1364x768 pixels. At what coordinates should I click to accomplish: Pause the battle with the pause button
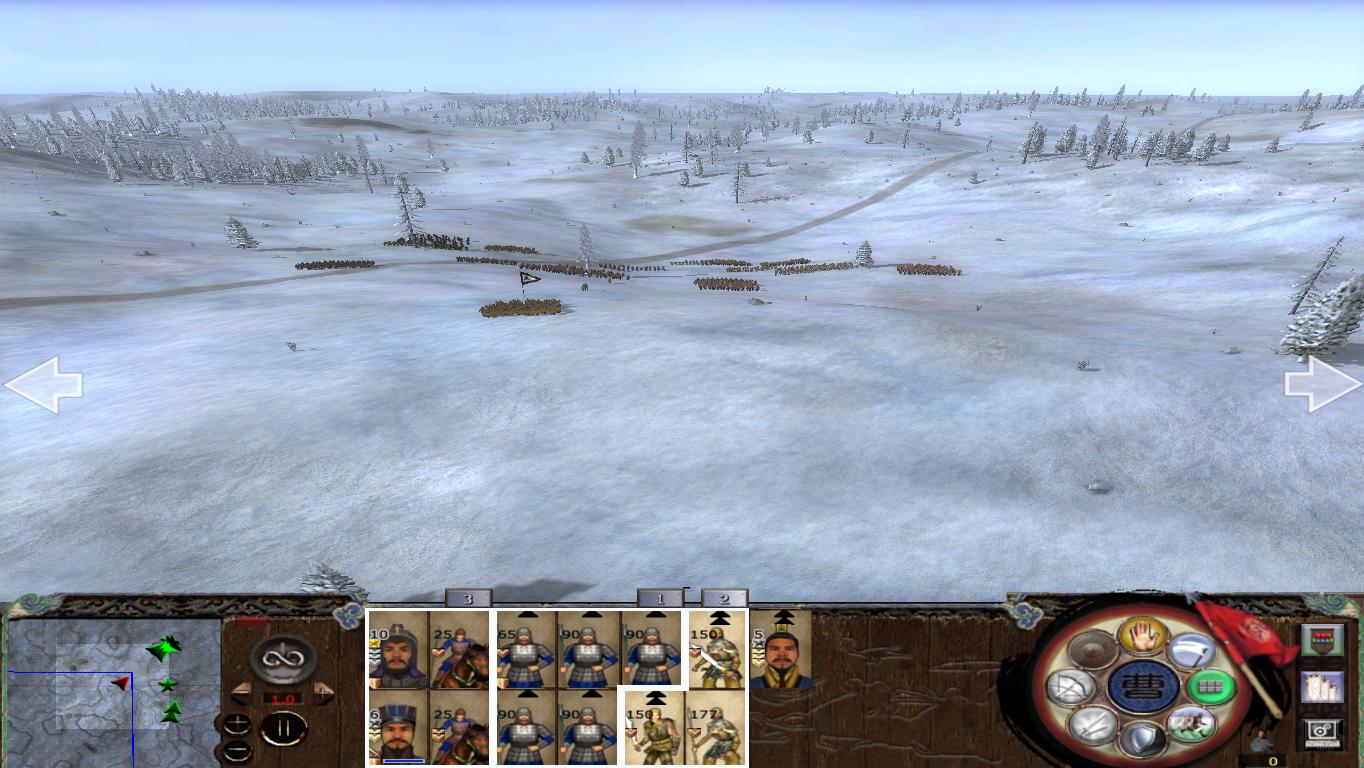pyautogui.click(x=284, y=728)
